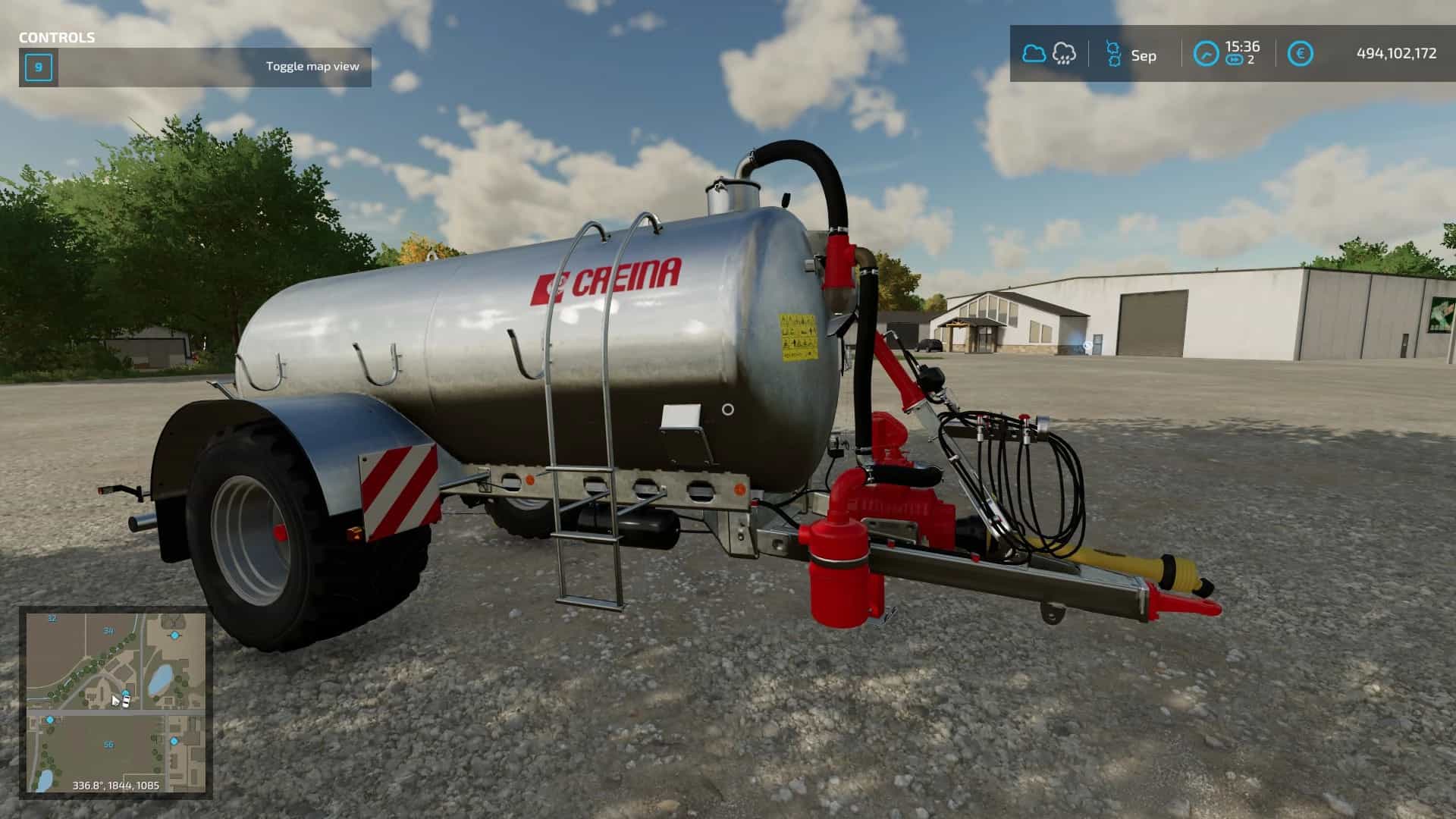This screenshot has width=1456, height=819.
Task: Click the cloudy weather forecast icon
Action: [x=1034, y=54]
